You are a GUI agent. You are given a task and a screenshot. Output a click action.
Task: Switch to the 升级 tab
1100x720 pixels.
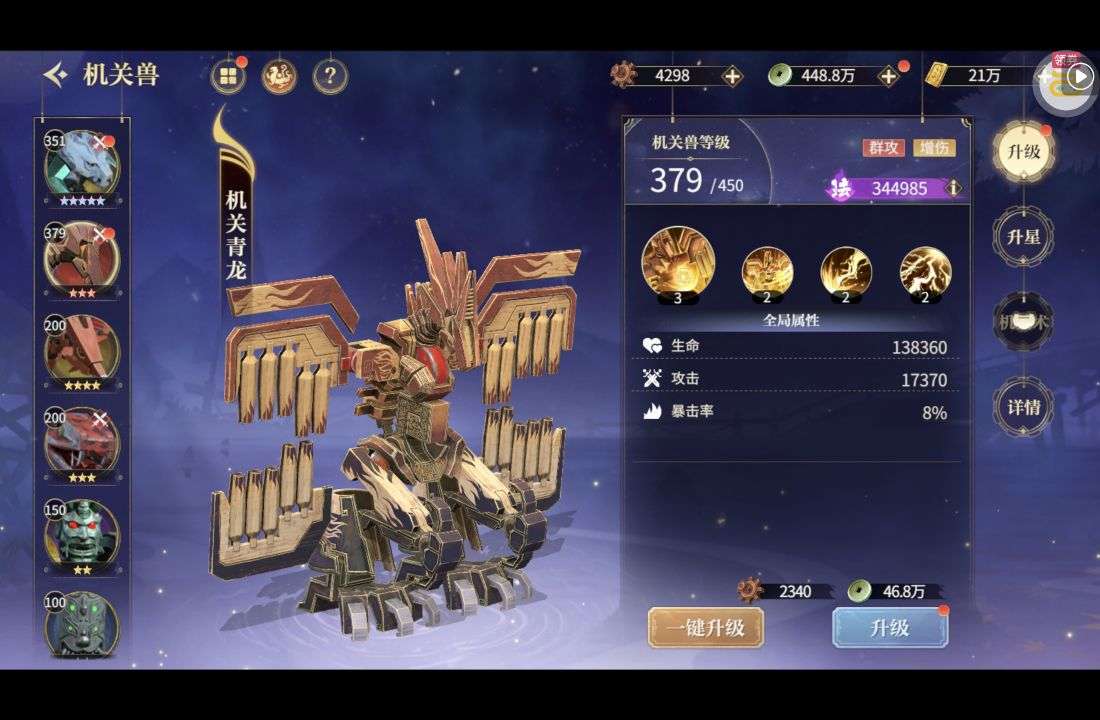(1023, 152)
